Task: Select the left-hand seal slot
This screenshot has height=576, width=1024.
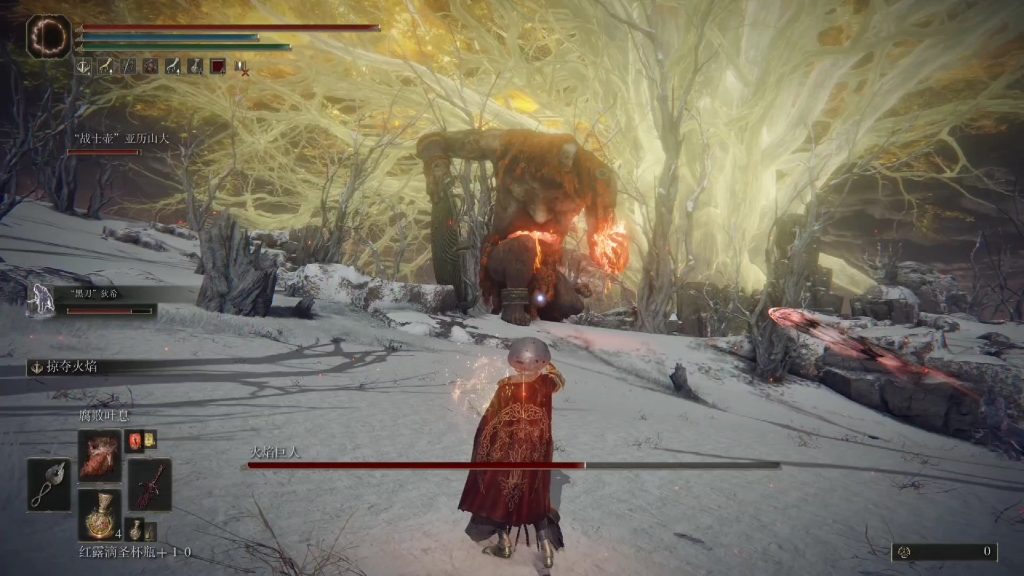Action: pyautogui.click(x=49, y=485)
